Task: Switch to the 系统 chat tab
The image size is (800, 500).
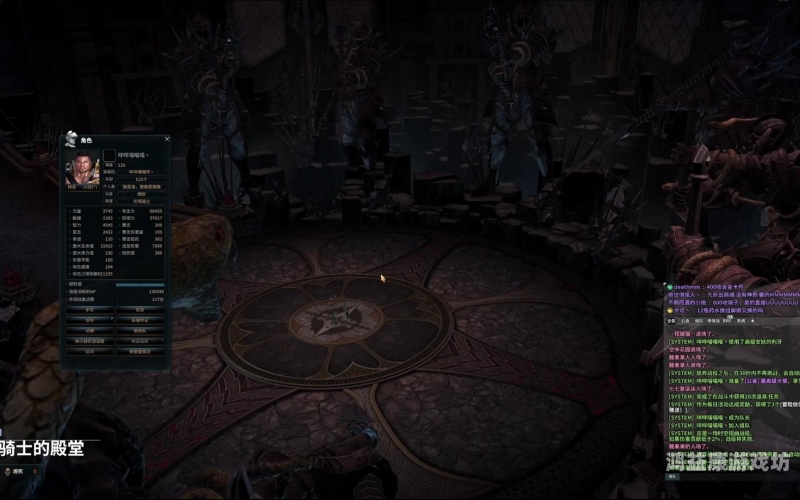Action: (741, 321)
